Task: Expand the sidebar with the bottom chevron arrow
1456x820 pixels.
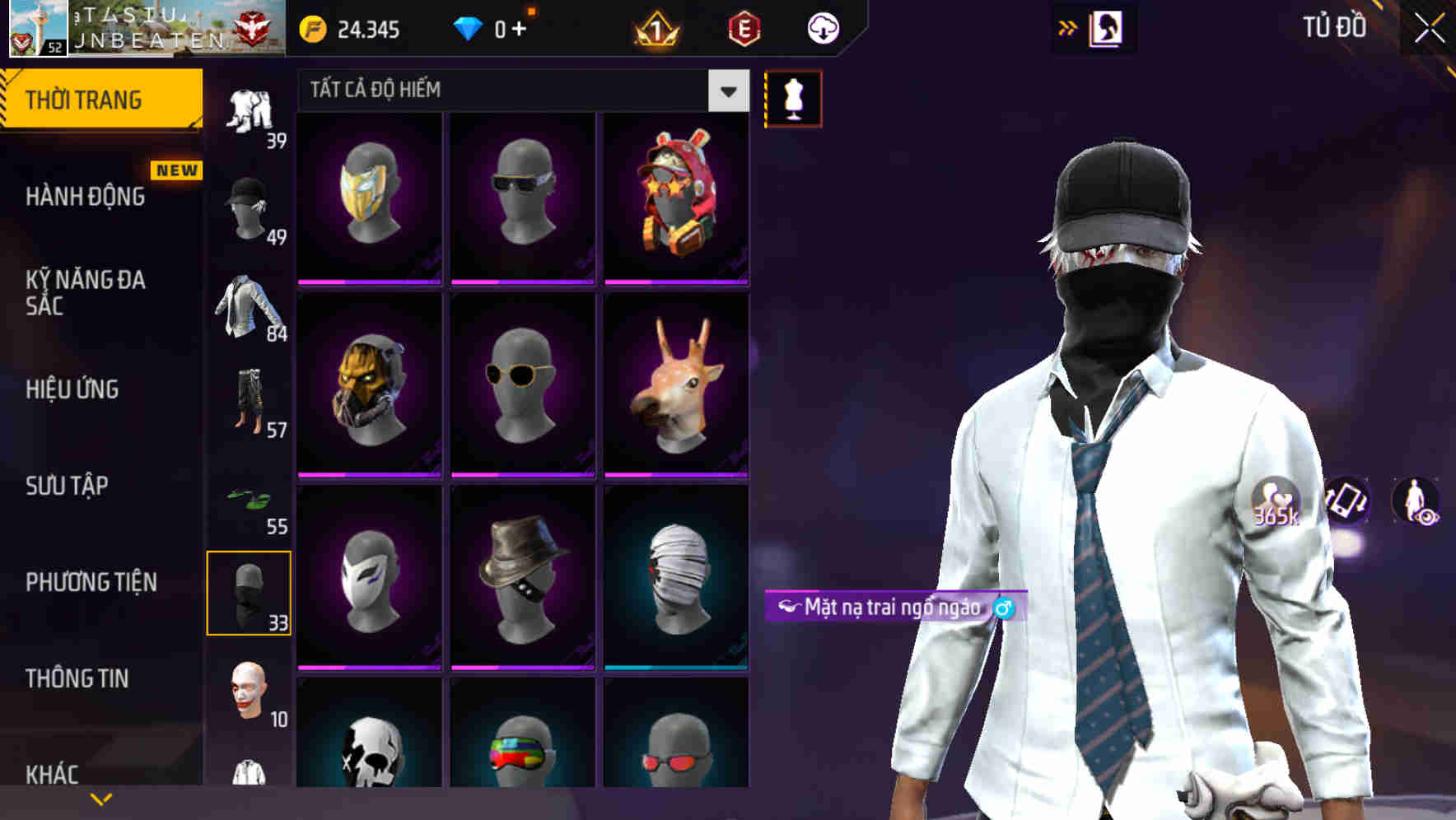Action: [x=100, y=797]
